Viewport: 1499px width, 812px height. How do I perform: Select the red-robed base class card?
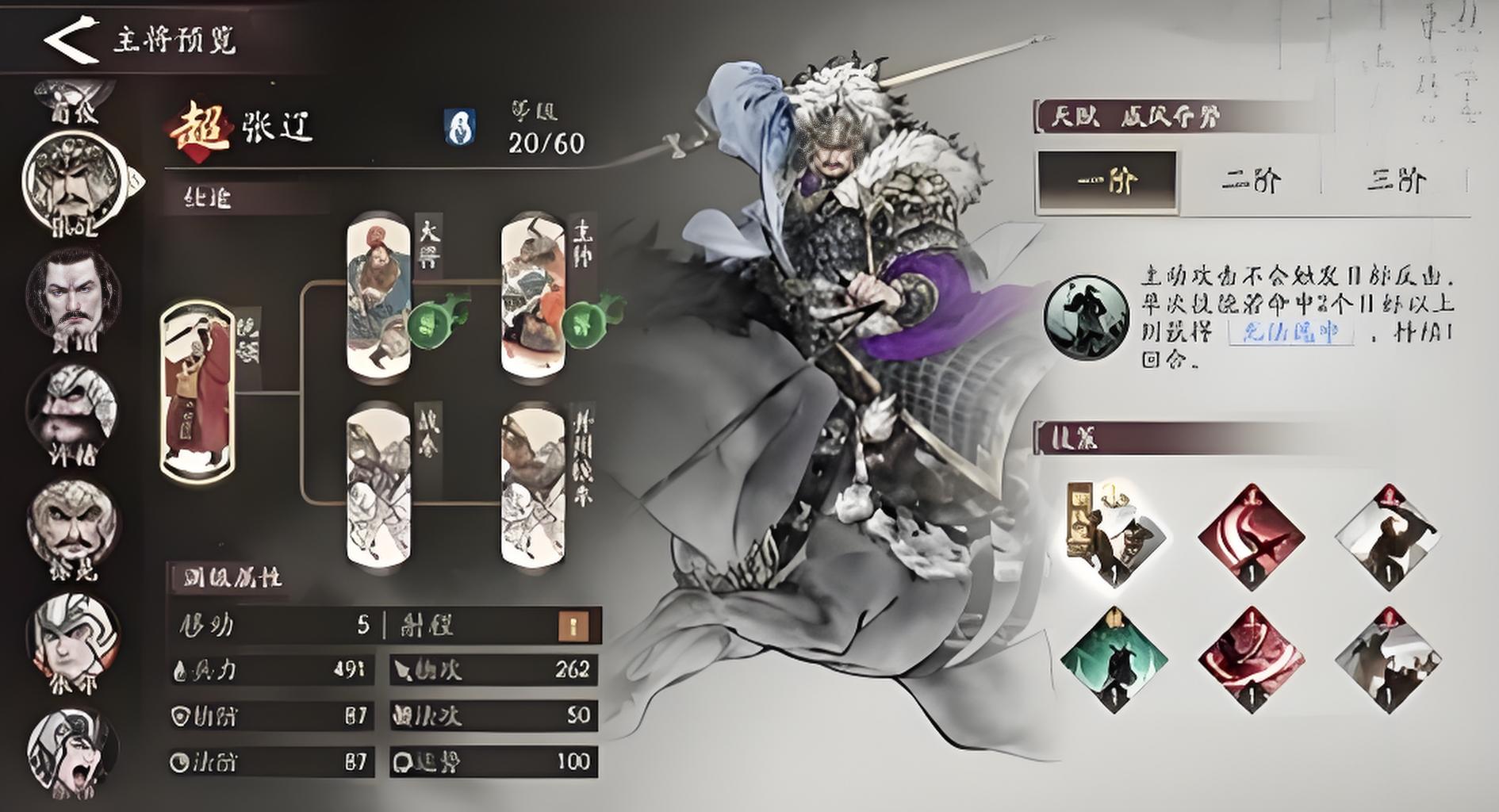197,390
